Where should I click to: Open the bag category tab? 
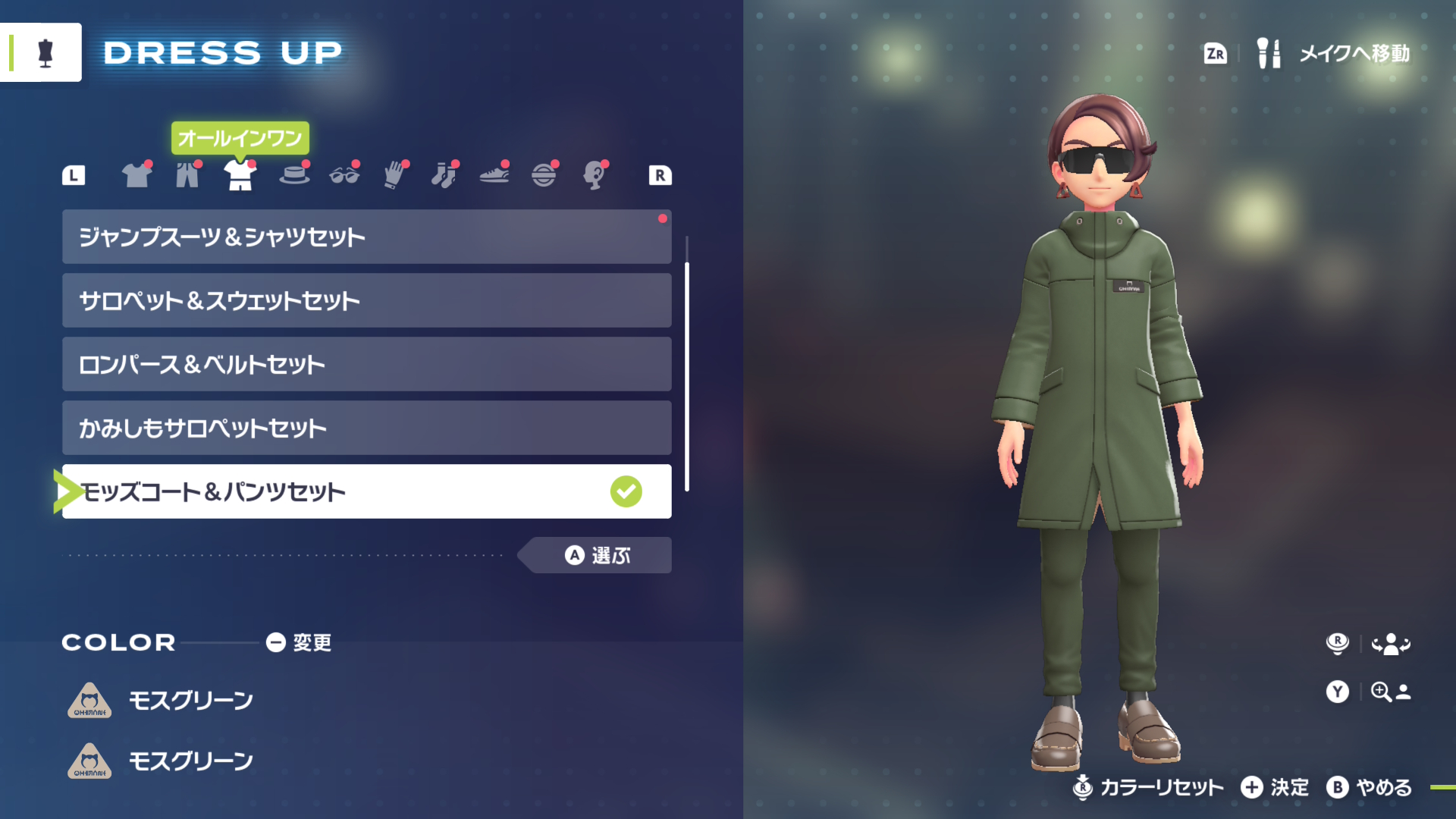tap(544, 175)
